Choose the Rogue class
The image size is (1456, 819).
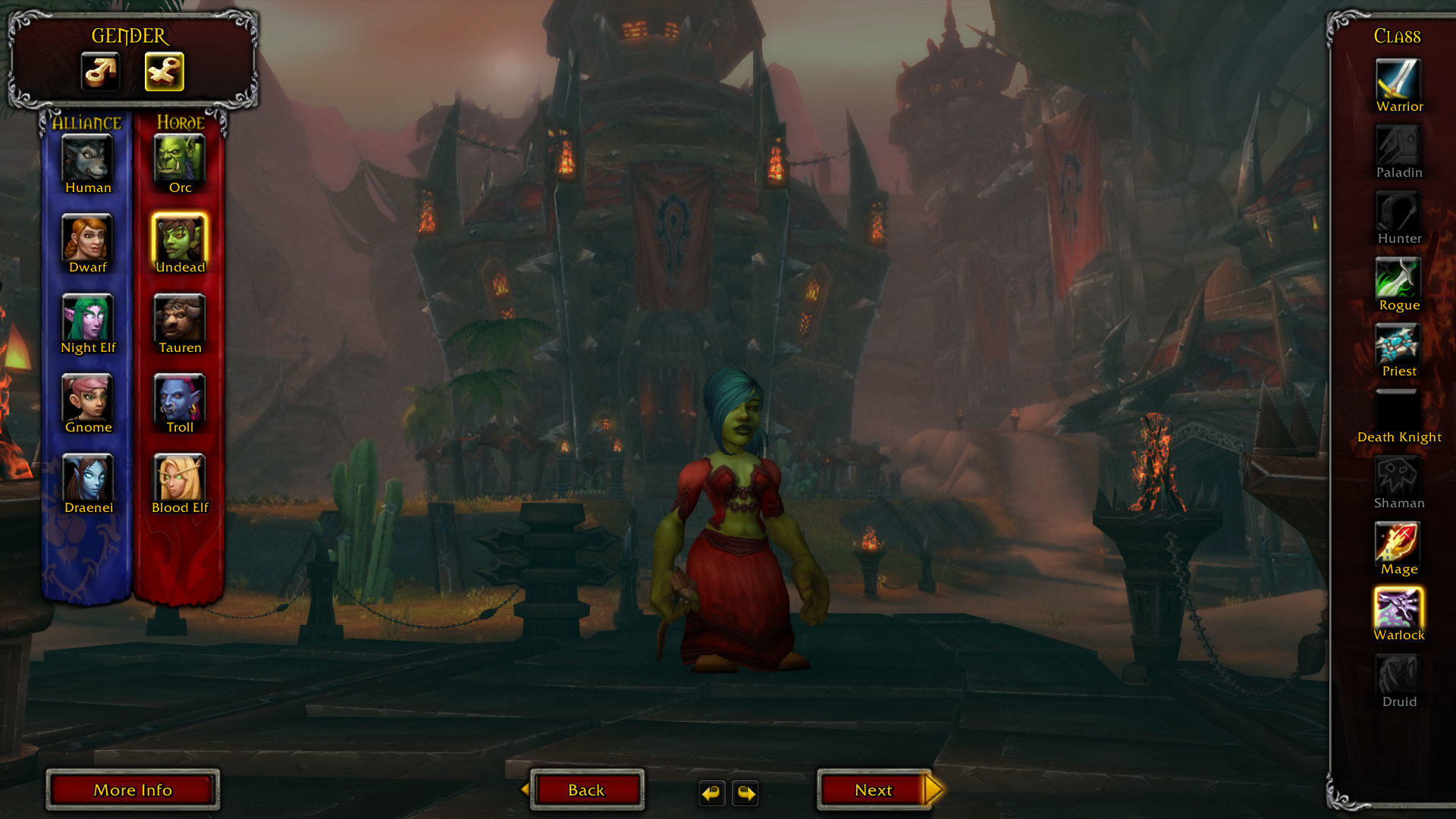[x=1398, y=278]
